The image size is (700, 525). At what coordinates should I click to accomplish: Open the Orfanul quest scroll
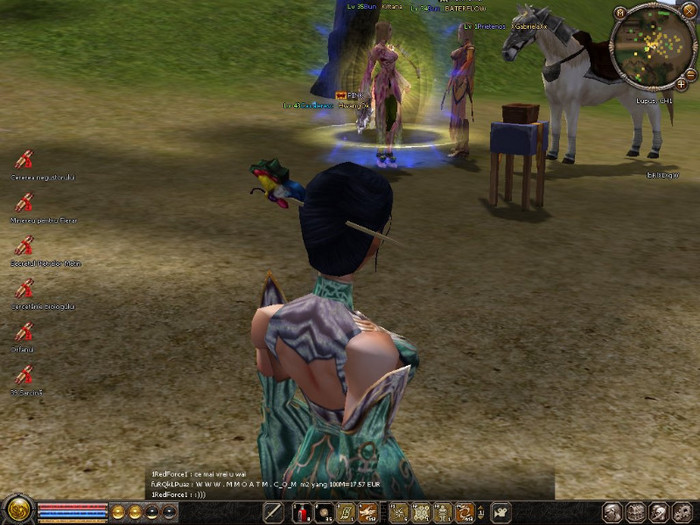pyautogui.click(x=23, y=332)
